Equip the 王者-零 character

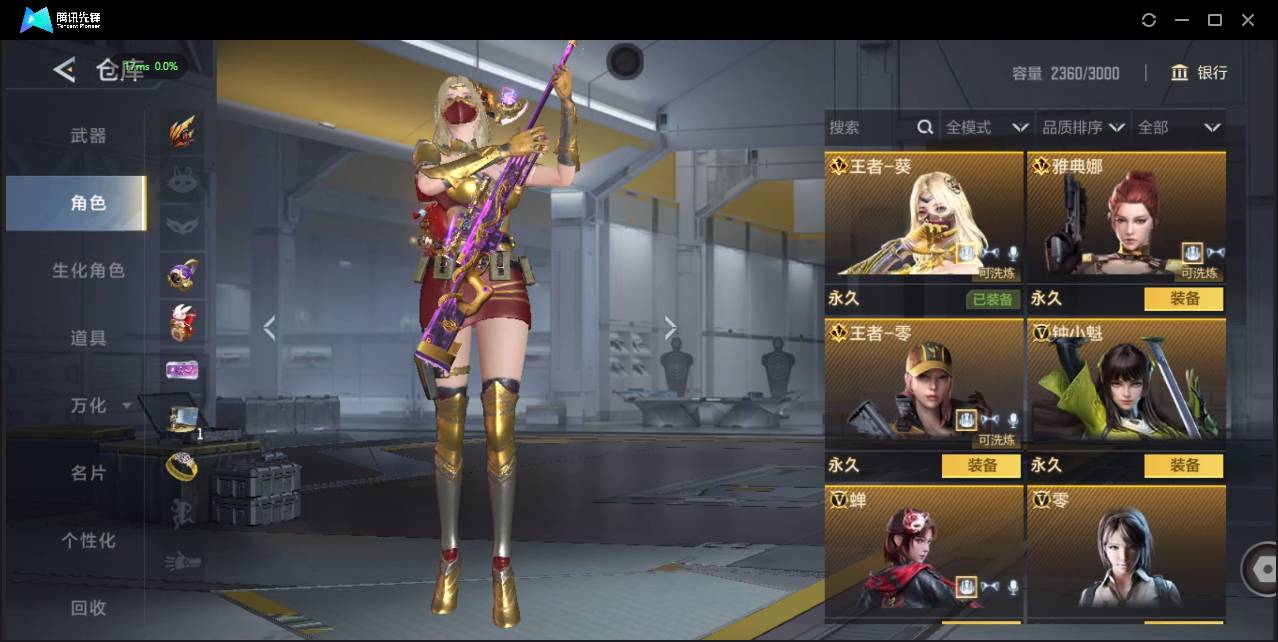(x=981, y=466)
